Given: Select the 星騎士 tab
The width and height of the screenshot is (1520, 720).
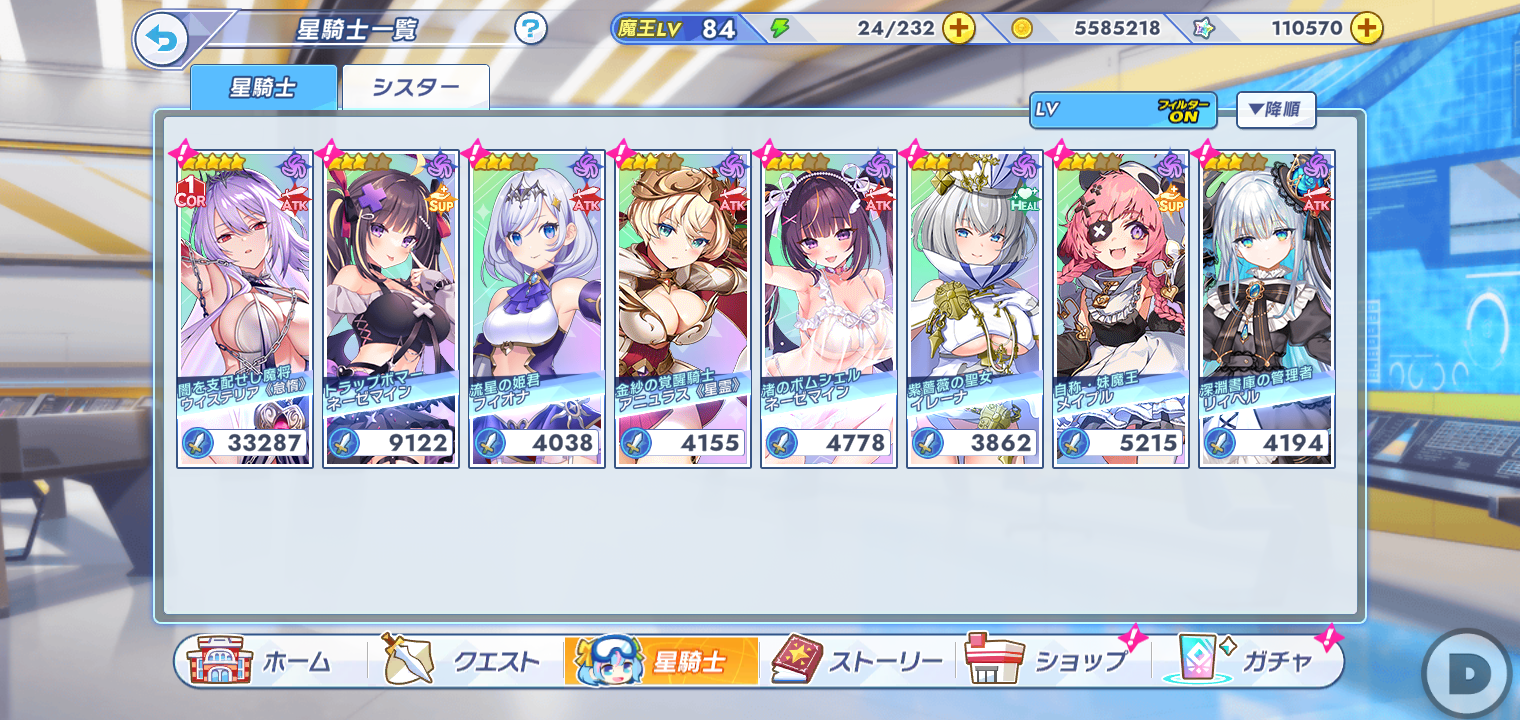Looking at the screenshot, I should (263, 87).
